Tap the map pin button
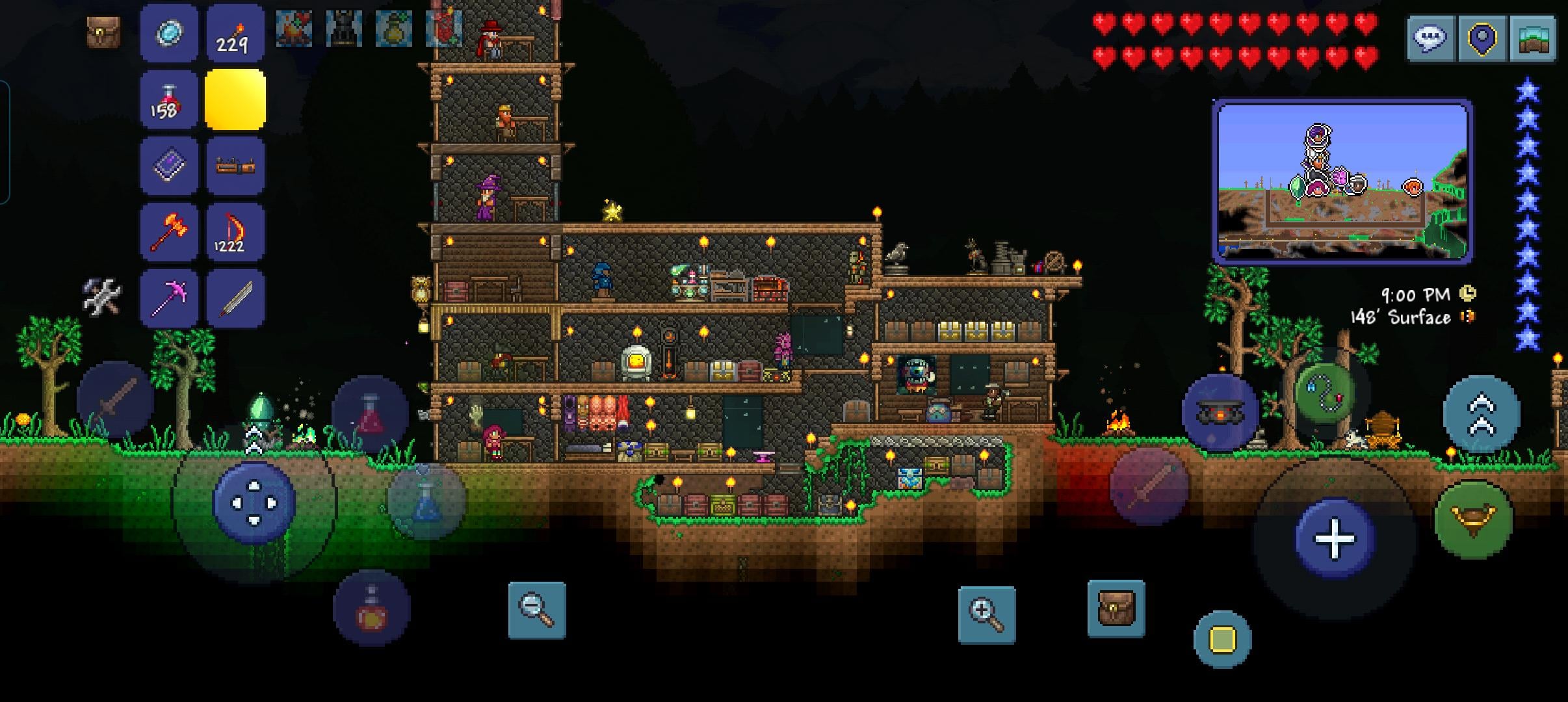Screen dimensions: 1568x702 [1482, 38]
